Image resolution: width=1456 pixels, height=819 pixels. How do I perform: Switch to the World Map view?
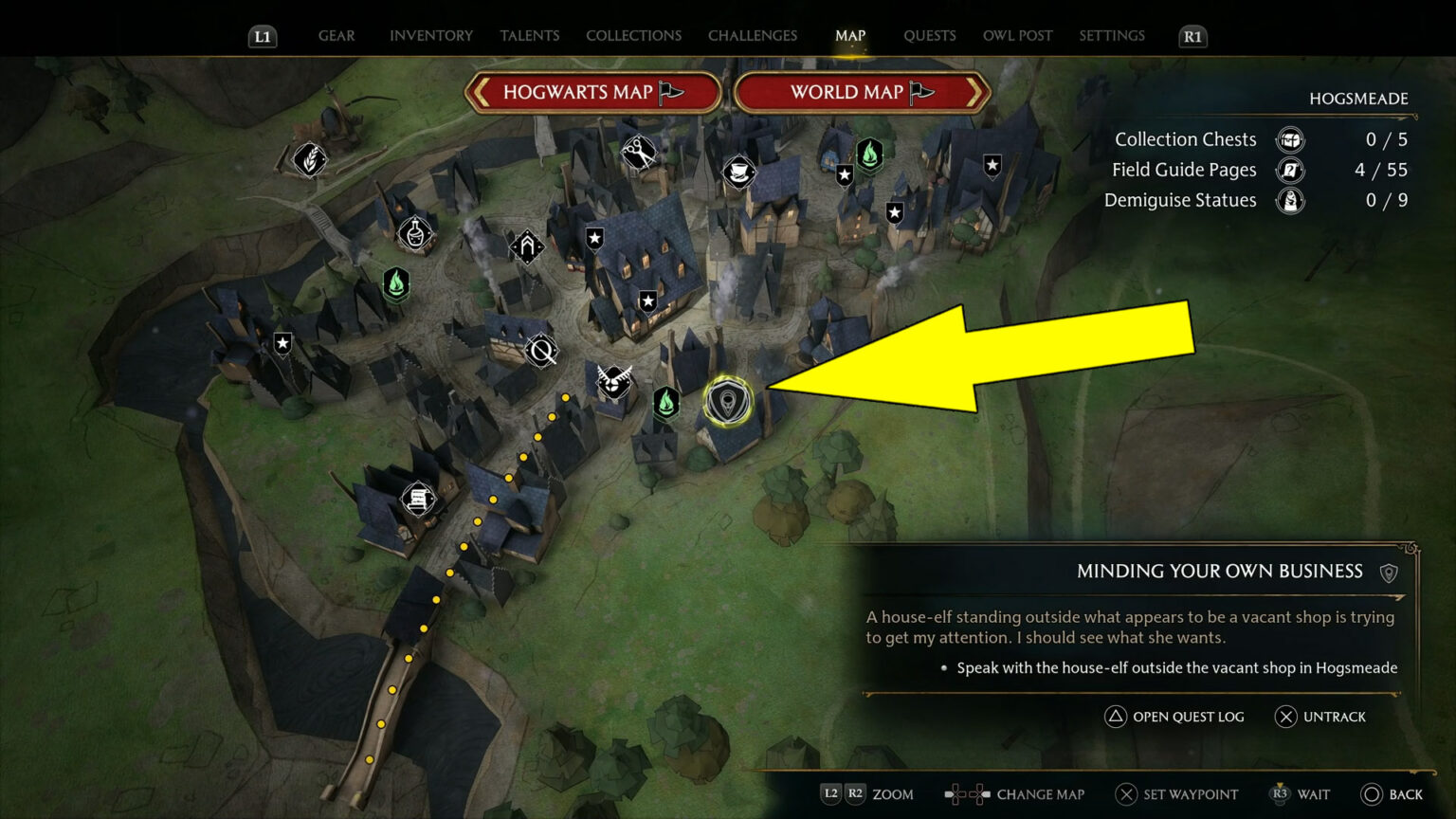(861, 92)
